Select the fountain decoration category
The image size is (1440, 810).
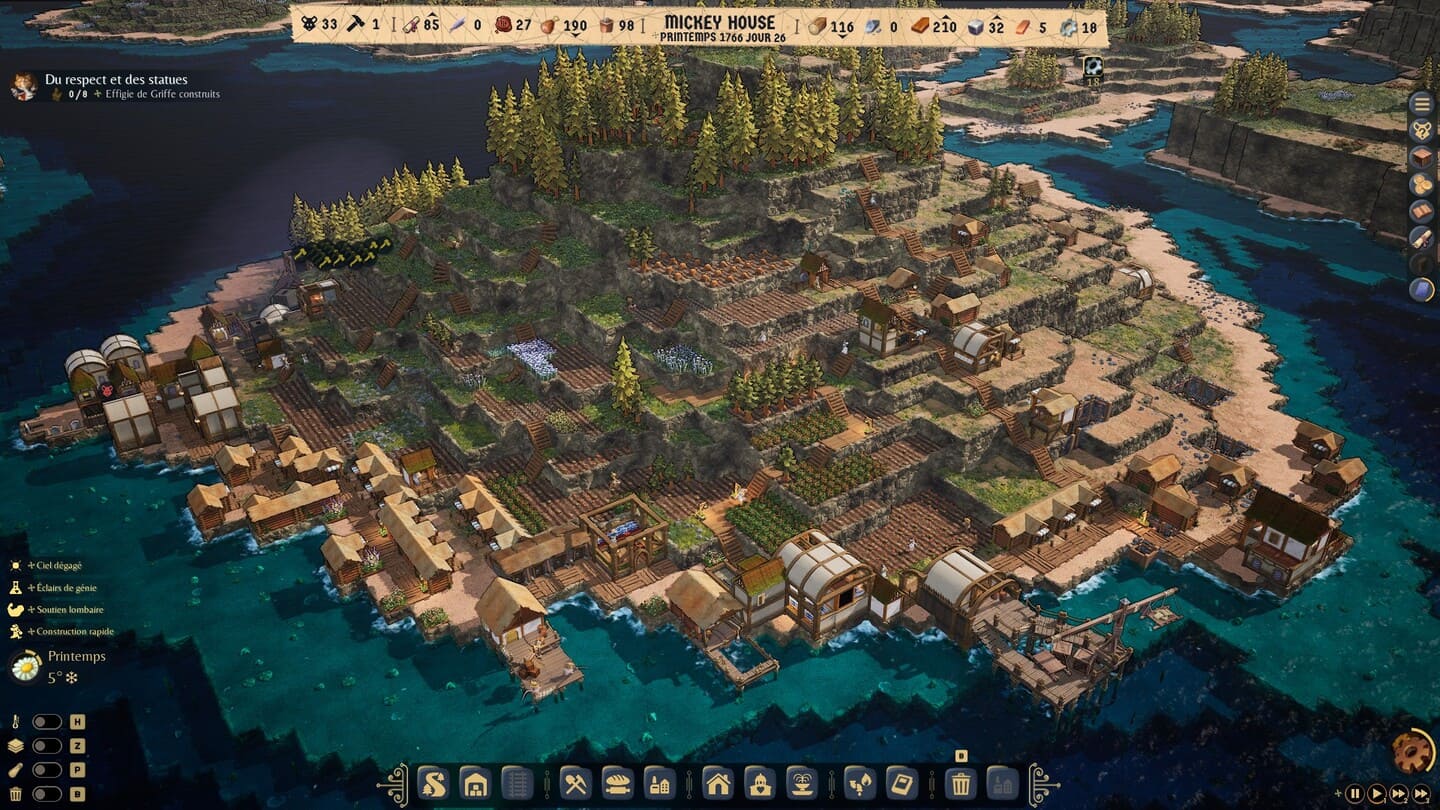click(x=801, y=782)
